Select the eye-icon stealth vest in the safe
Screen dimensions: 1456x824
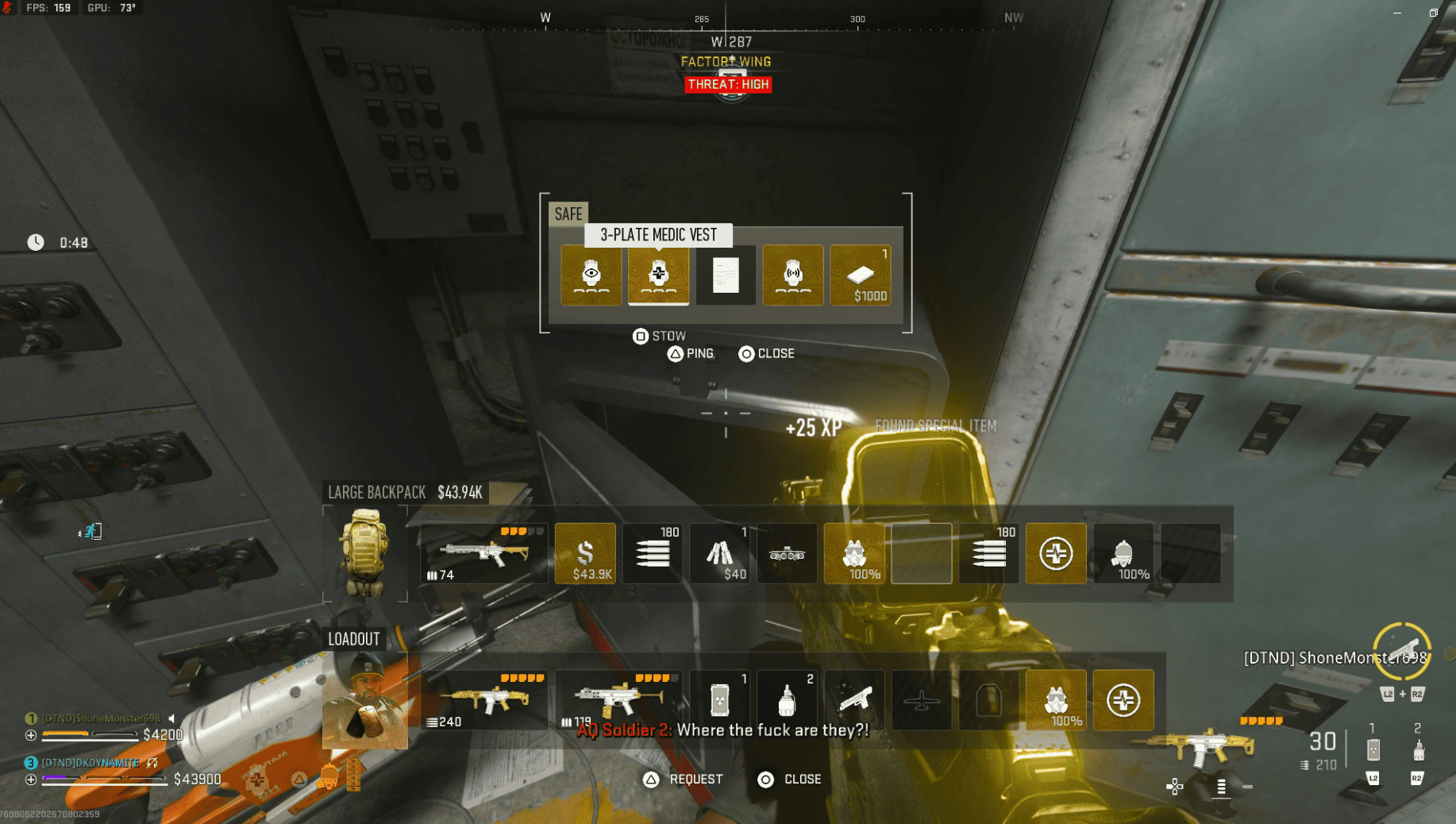click(x=591, y=275)
